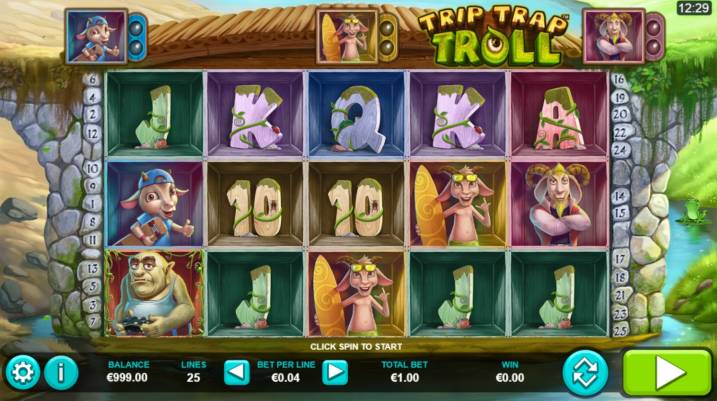Decrease the bet per line
This screenshot has height=401, width=717.
pyautogui.click(x=237, y=373)
